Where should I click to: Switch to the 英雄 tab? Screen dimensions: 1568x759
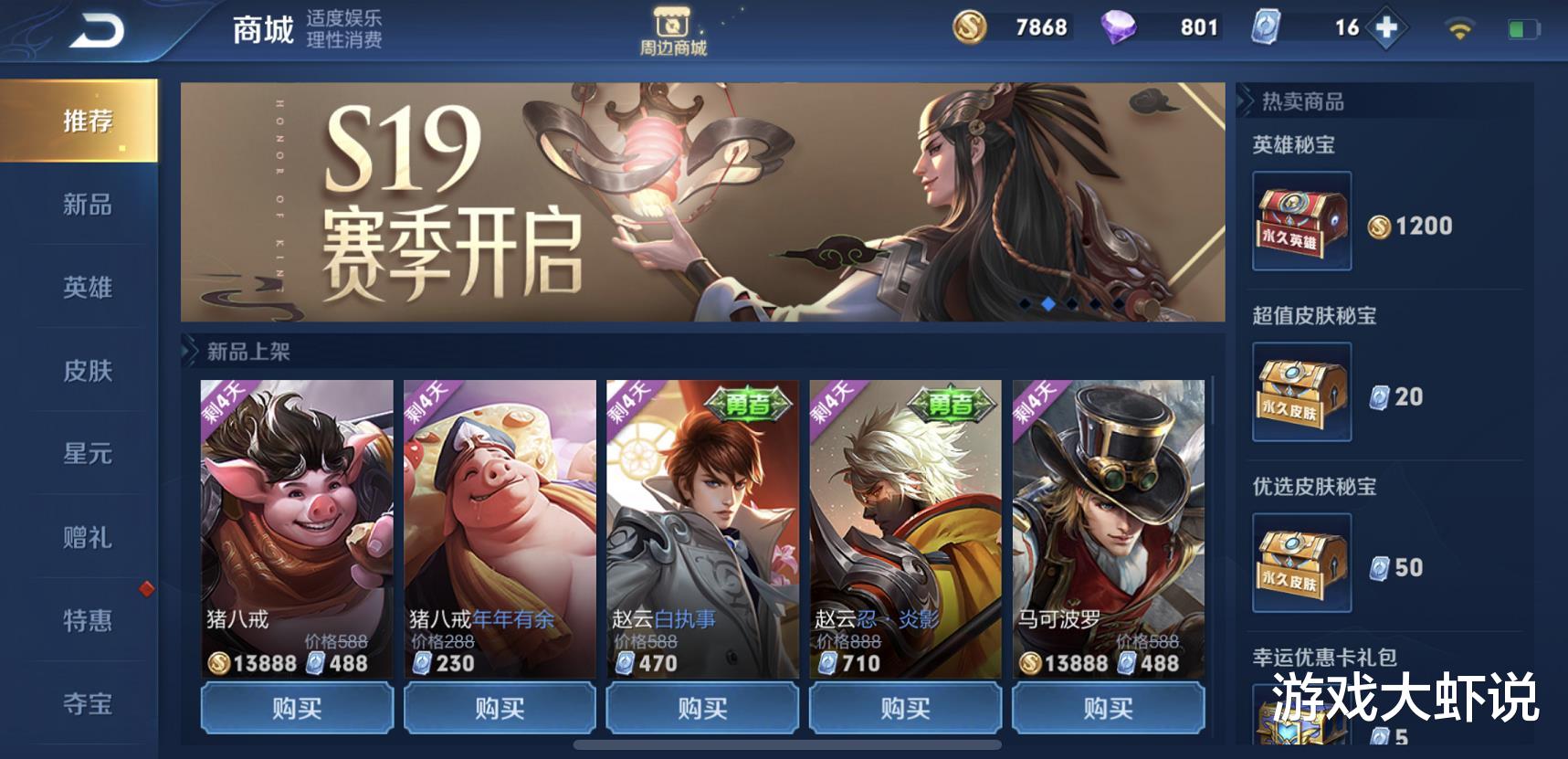[x=88, y=289]
